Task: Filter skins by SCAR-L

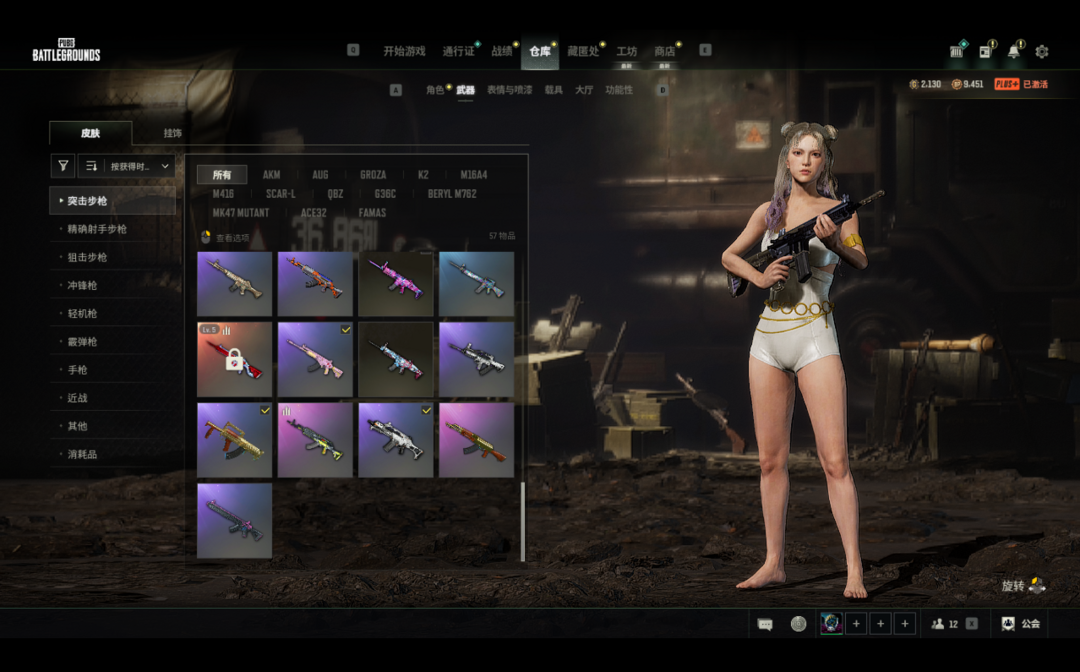Action: 280,194
